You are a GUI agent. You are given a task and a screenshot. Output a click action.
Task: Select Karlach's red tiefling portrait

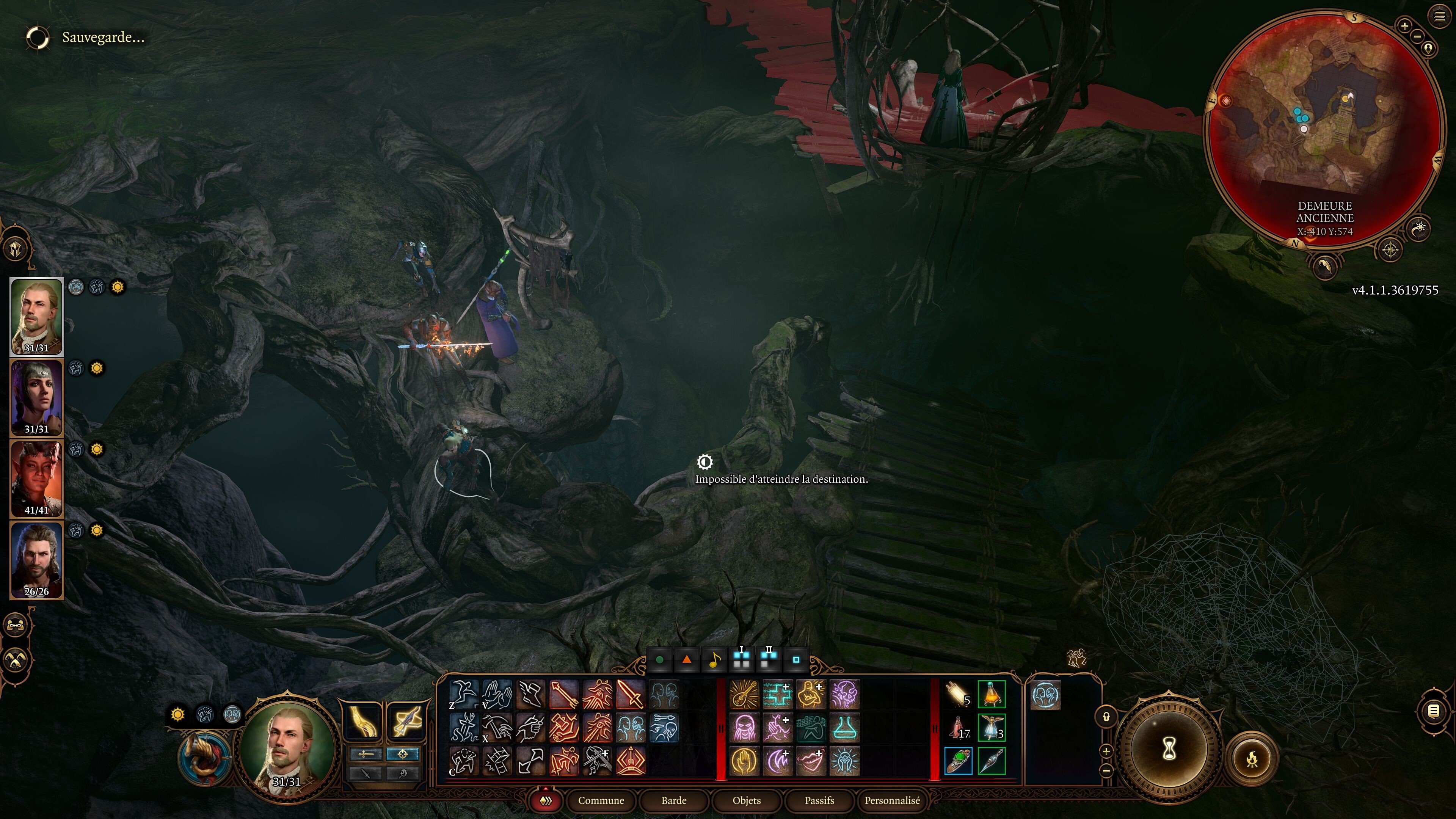tap(37, 479)
